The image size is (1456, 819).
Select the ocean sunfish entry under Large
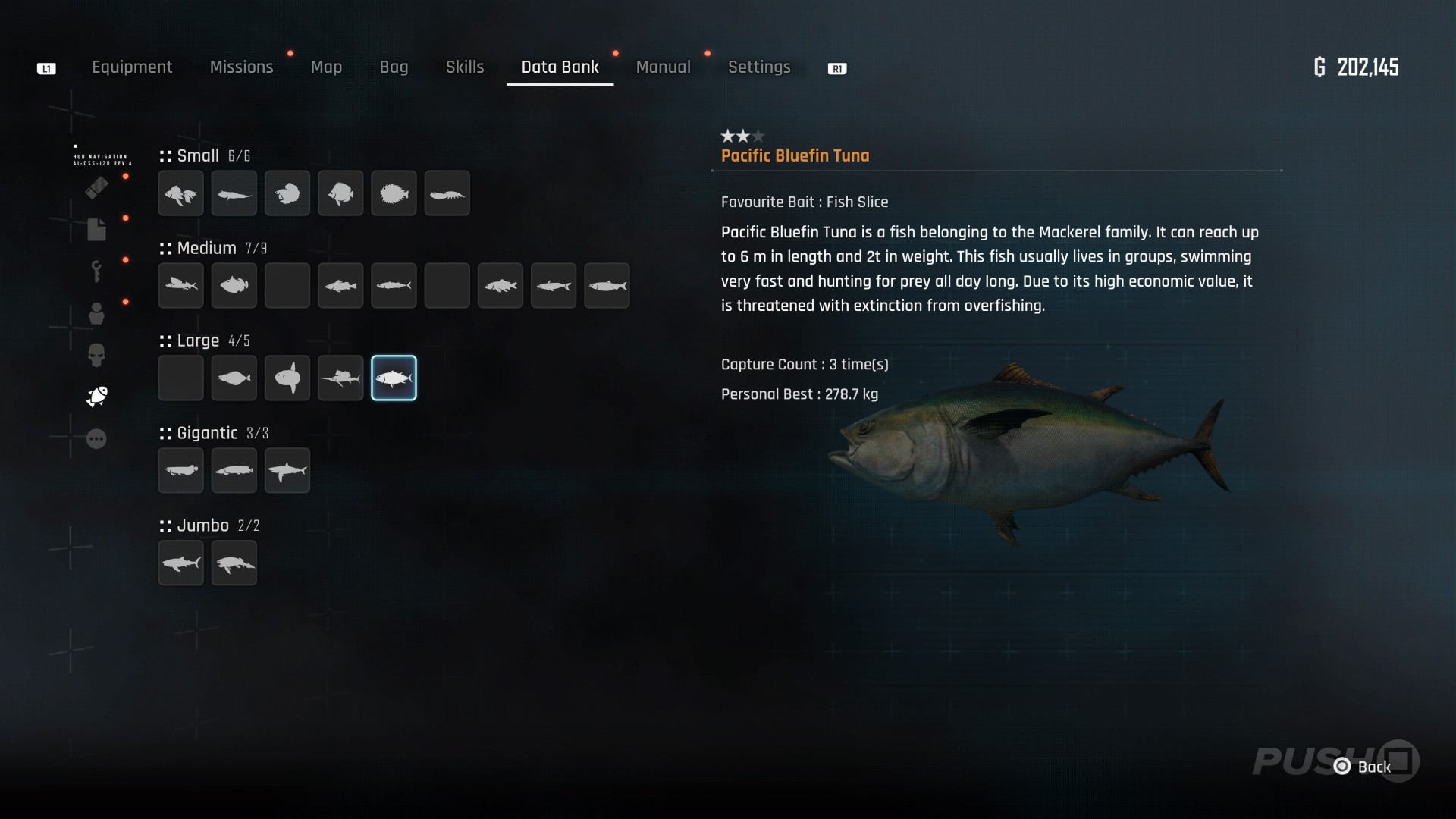(x=287, y=378)
